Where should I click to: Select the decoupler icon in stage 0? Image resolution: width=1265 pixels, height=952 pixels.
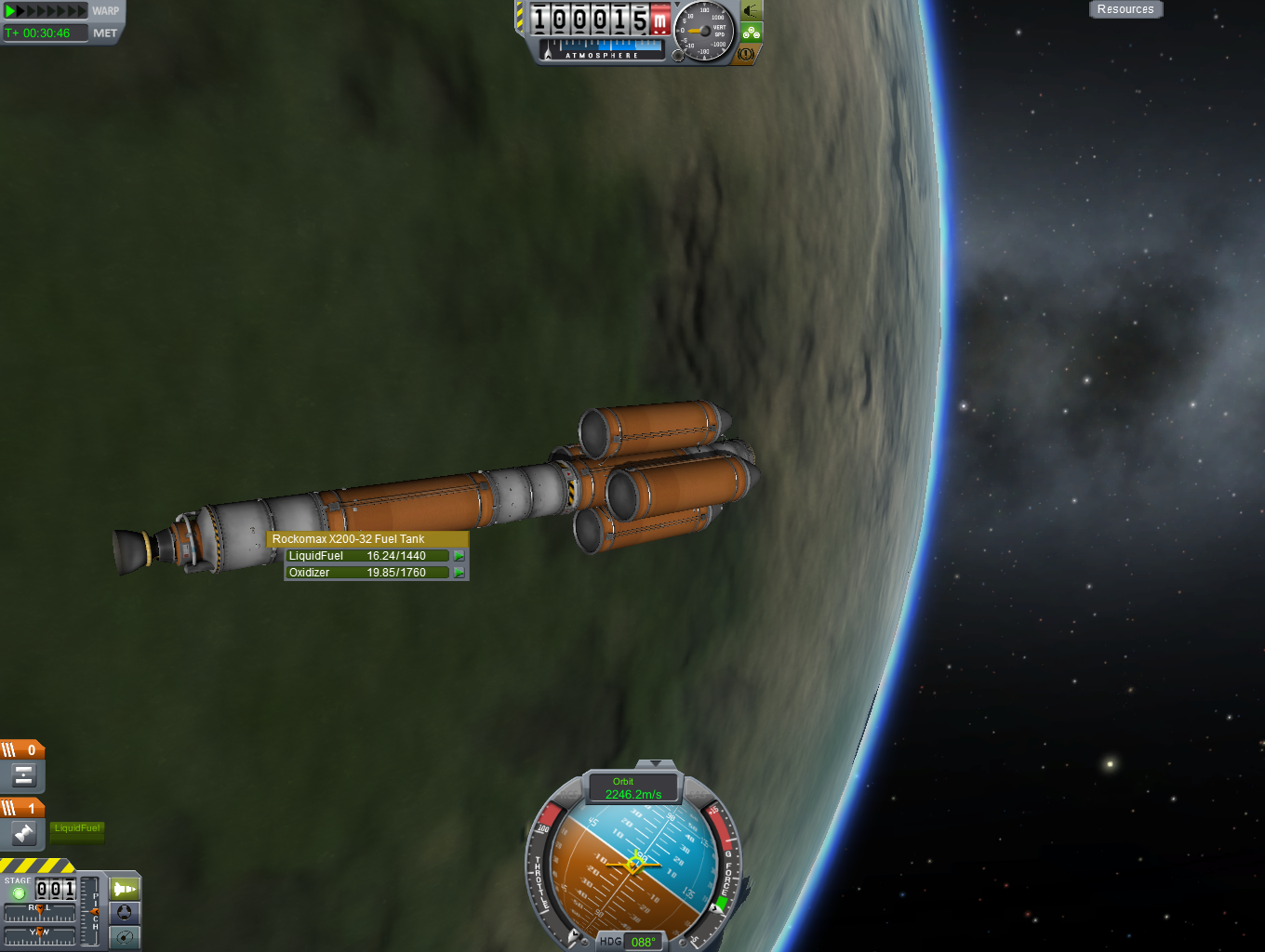click(24, 775)
